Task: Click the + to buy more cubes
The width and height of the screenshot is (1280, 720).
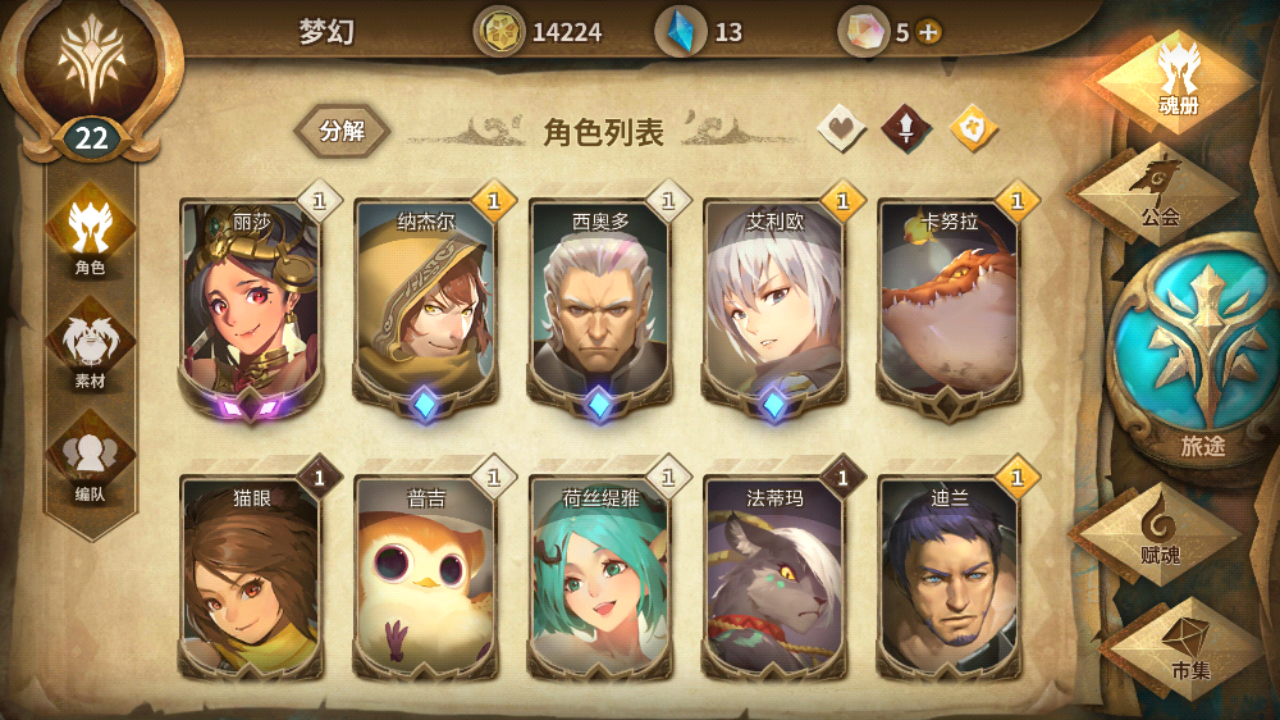Action: click(926, 31)
